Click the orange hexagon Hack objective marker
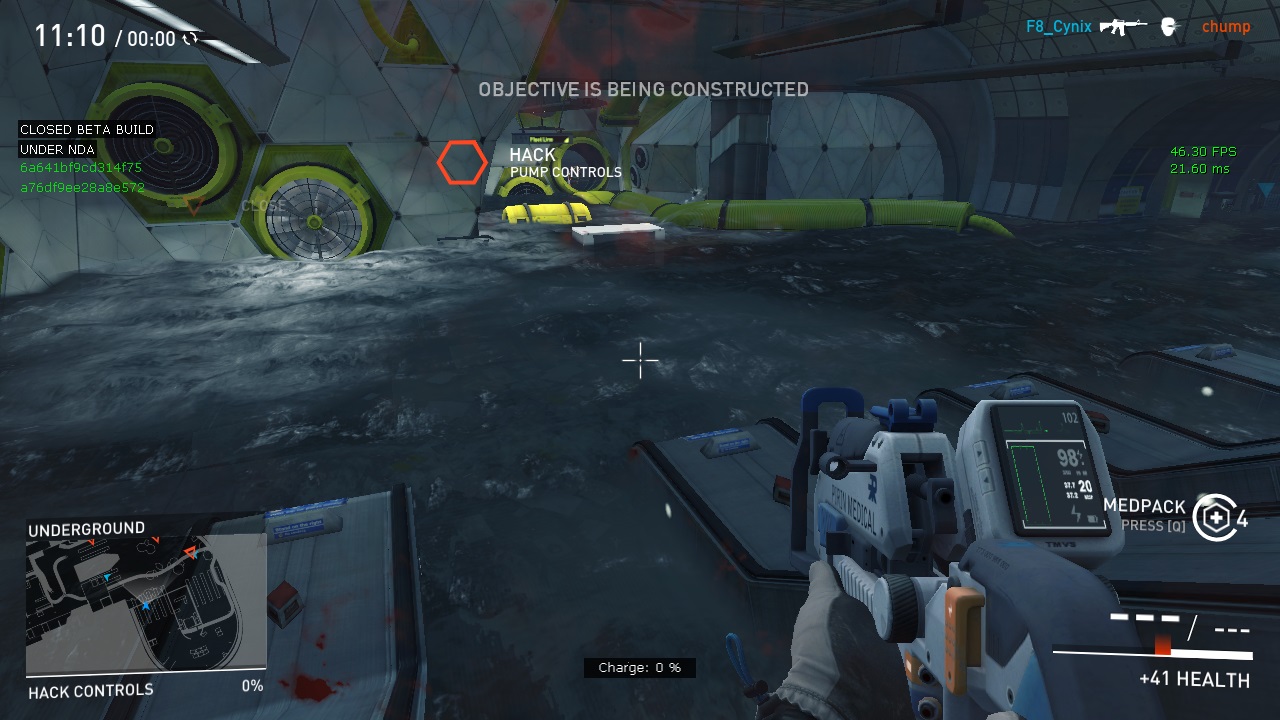 [x=462, y=163]
